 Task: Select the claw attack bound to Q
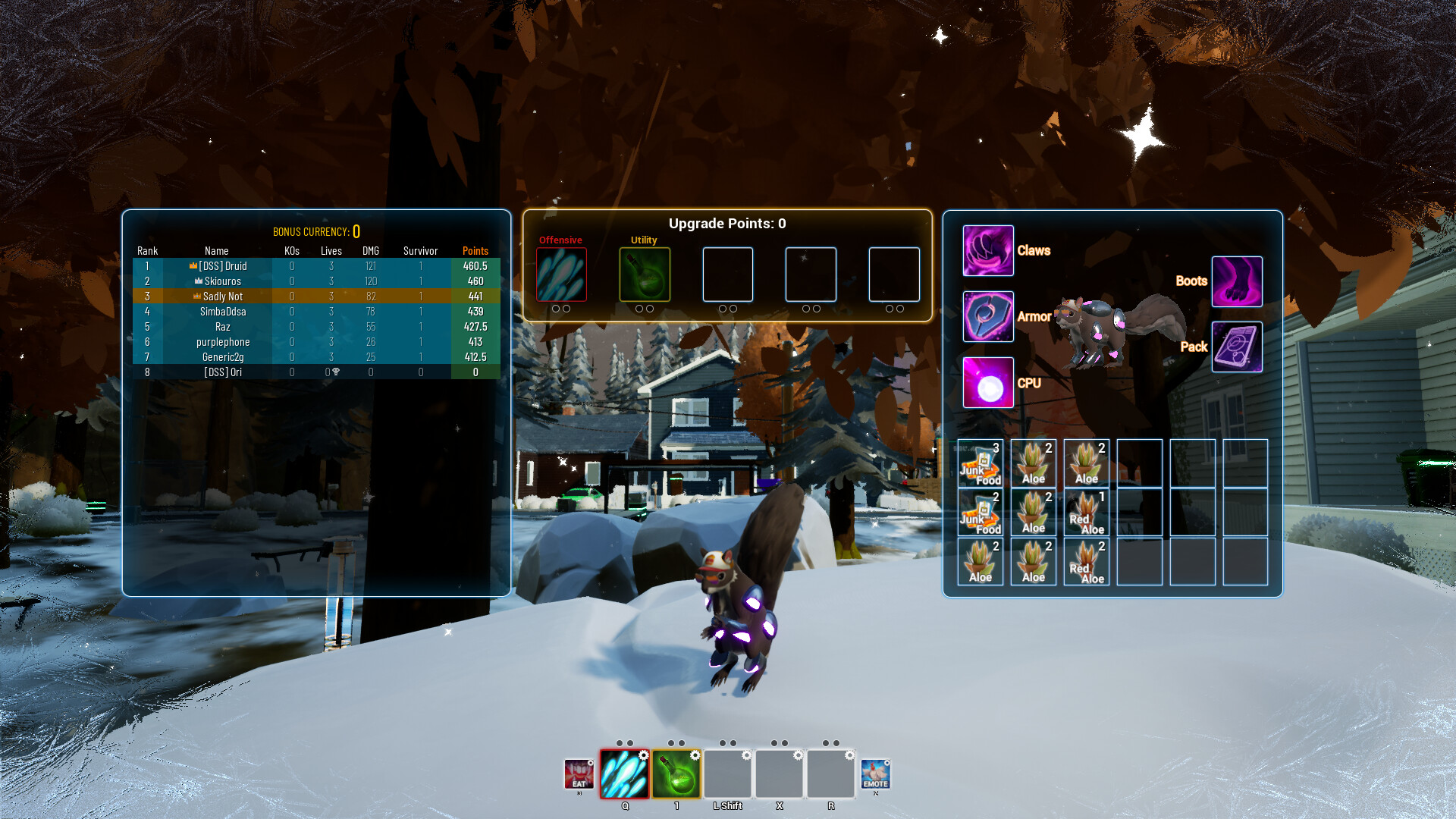click(x=624, y=775)
